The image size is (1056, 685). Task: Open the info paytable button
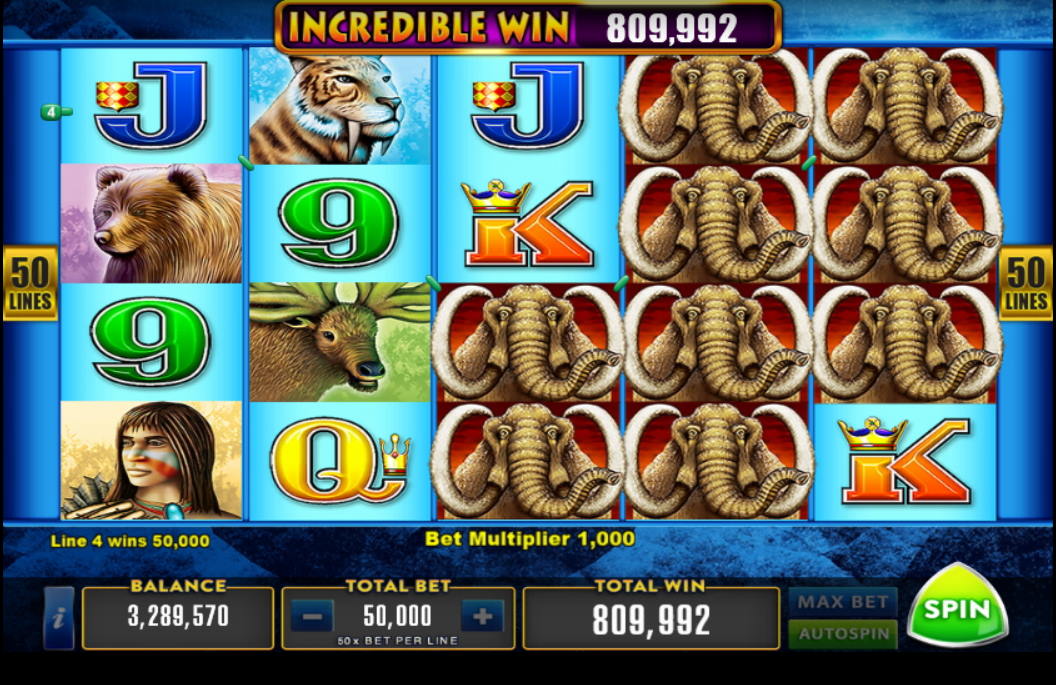click(59, 618)
